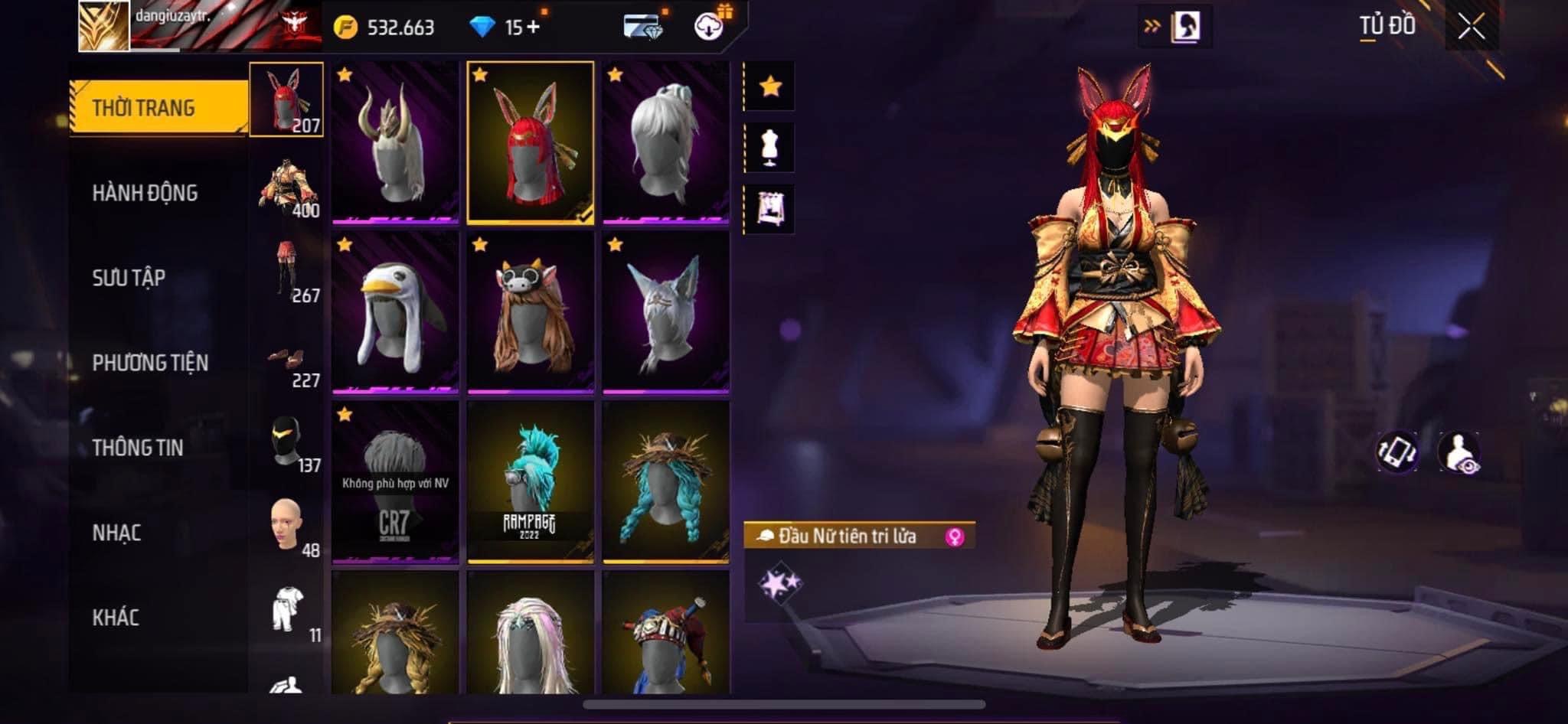The height and width of the screenshot is (724, 1568).
Task: Go to the PHƯƠNG TIỆN section
Action: pos(150,363)
